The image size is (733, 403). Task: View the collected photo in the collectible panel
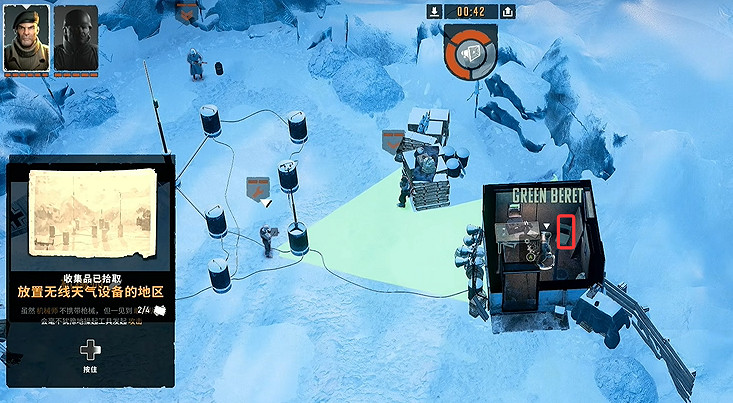(91, 211)
